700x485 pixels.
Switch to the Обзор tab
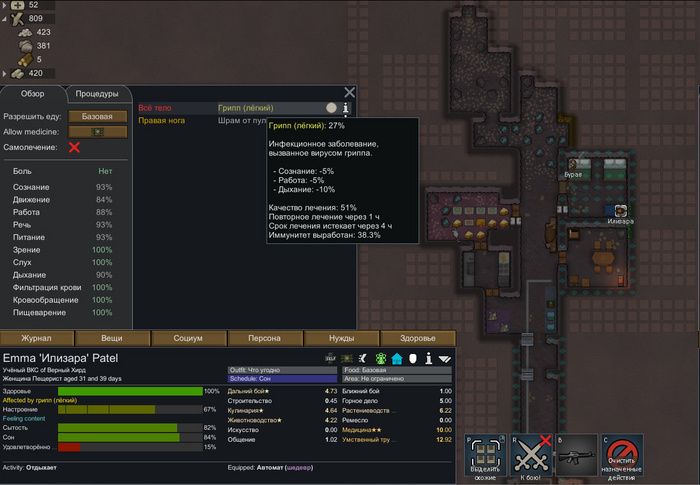(x=33, y=94)
